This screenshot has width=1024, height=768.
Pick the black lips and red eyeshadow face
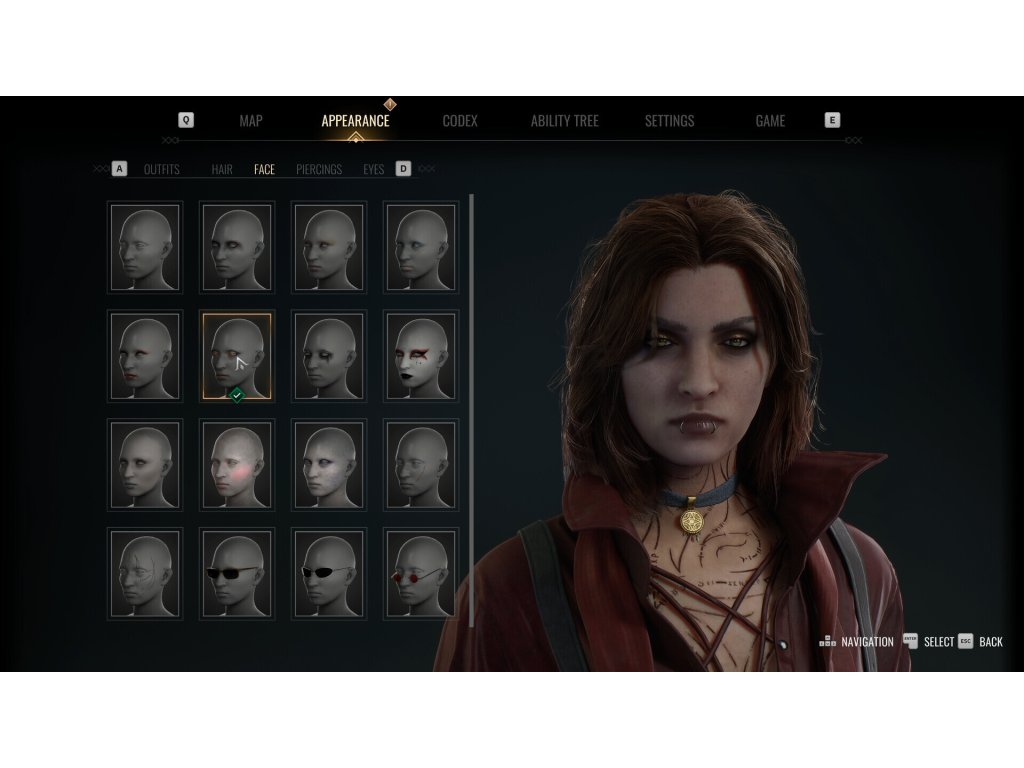tap(421, 356)
